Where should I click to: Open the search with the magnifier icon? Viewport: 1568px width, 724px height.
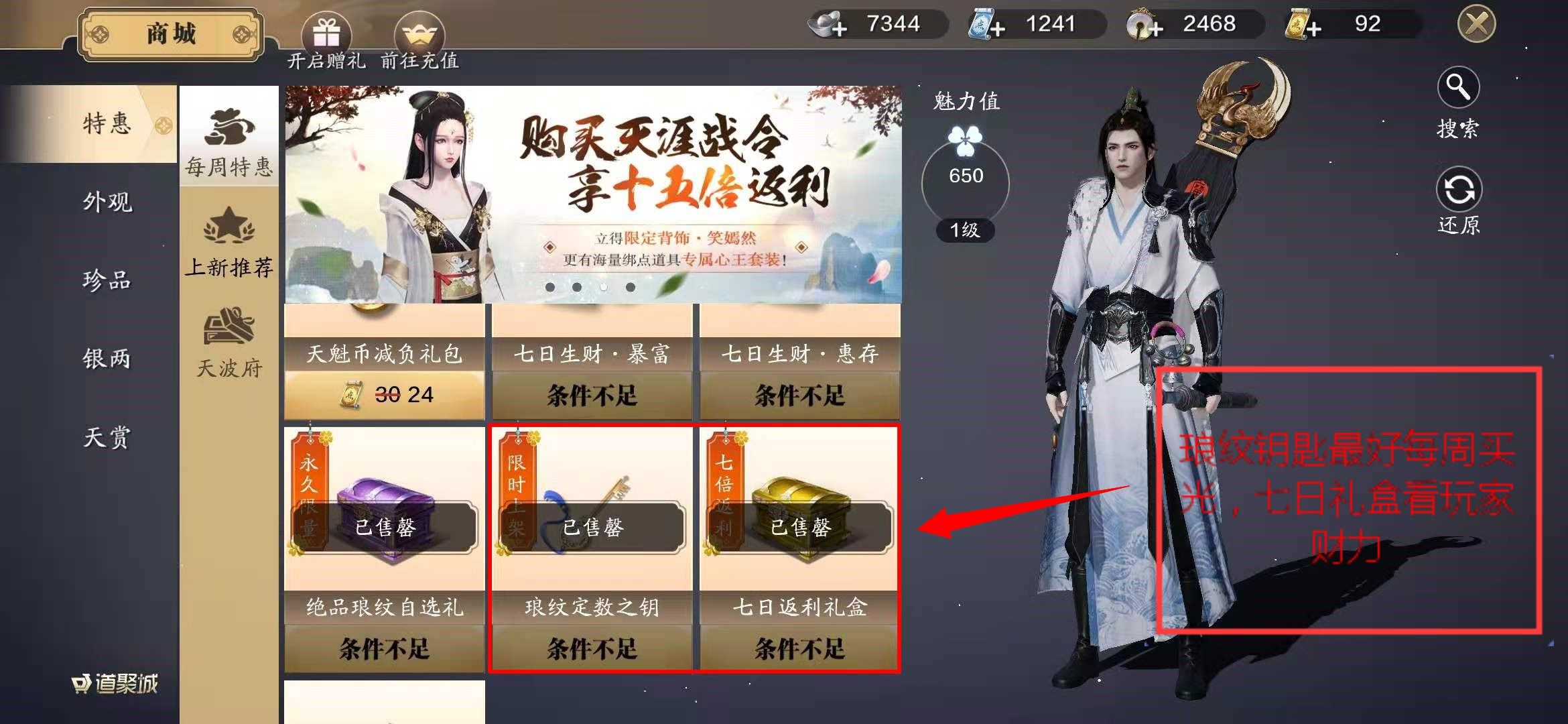tap(1458, 87)
